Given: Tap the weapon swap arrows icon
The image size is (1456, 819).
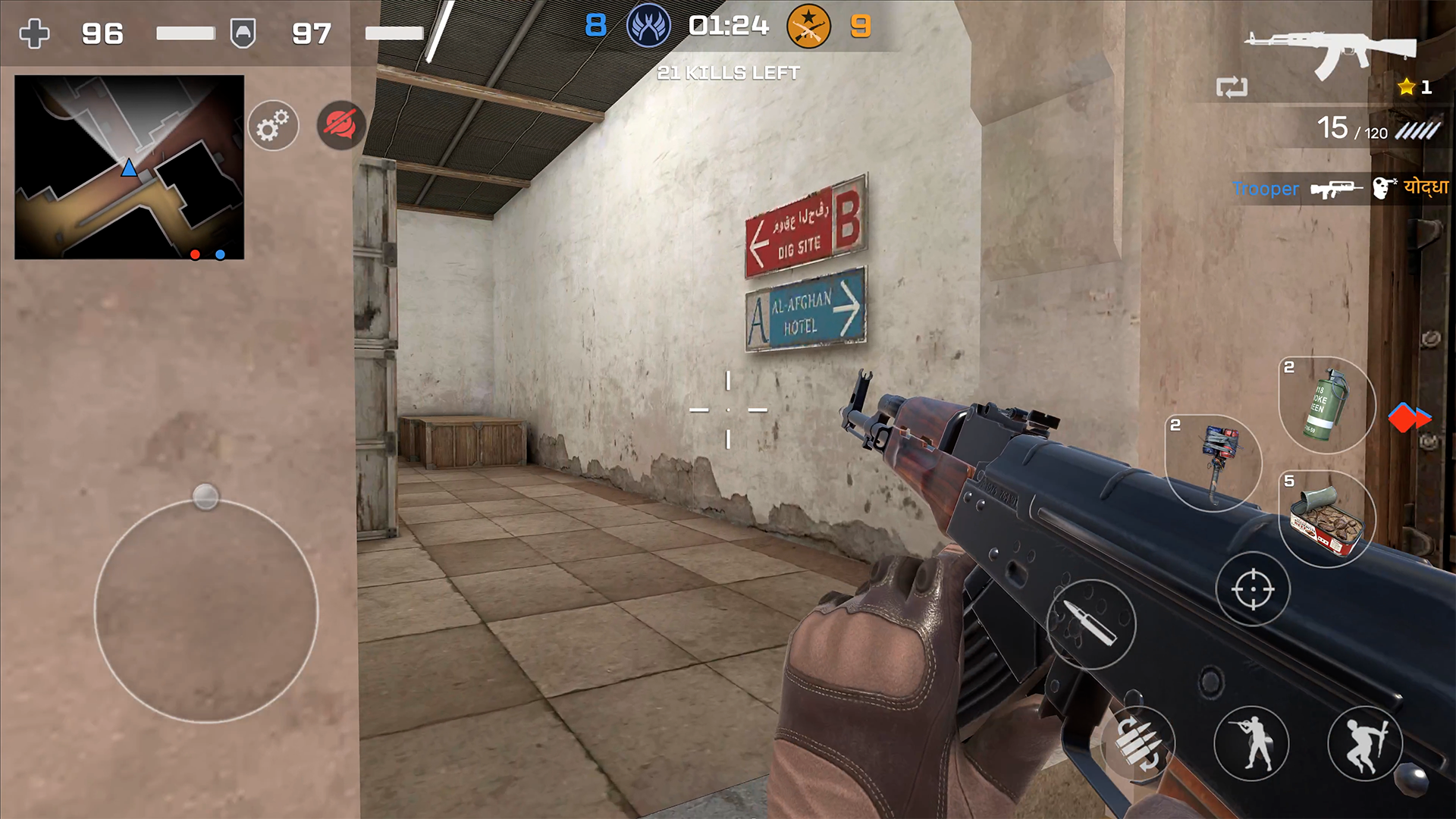Looking at the screenshot, I should click(1234, 87).
